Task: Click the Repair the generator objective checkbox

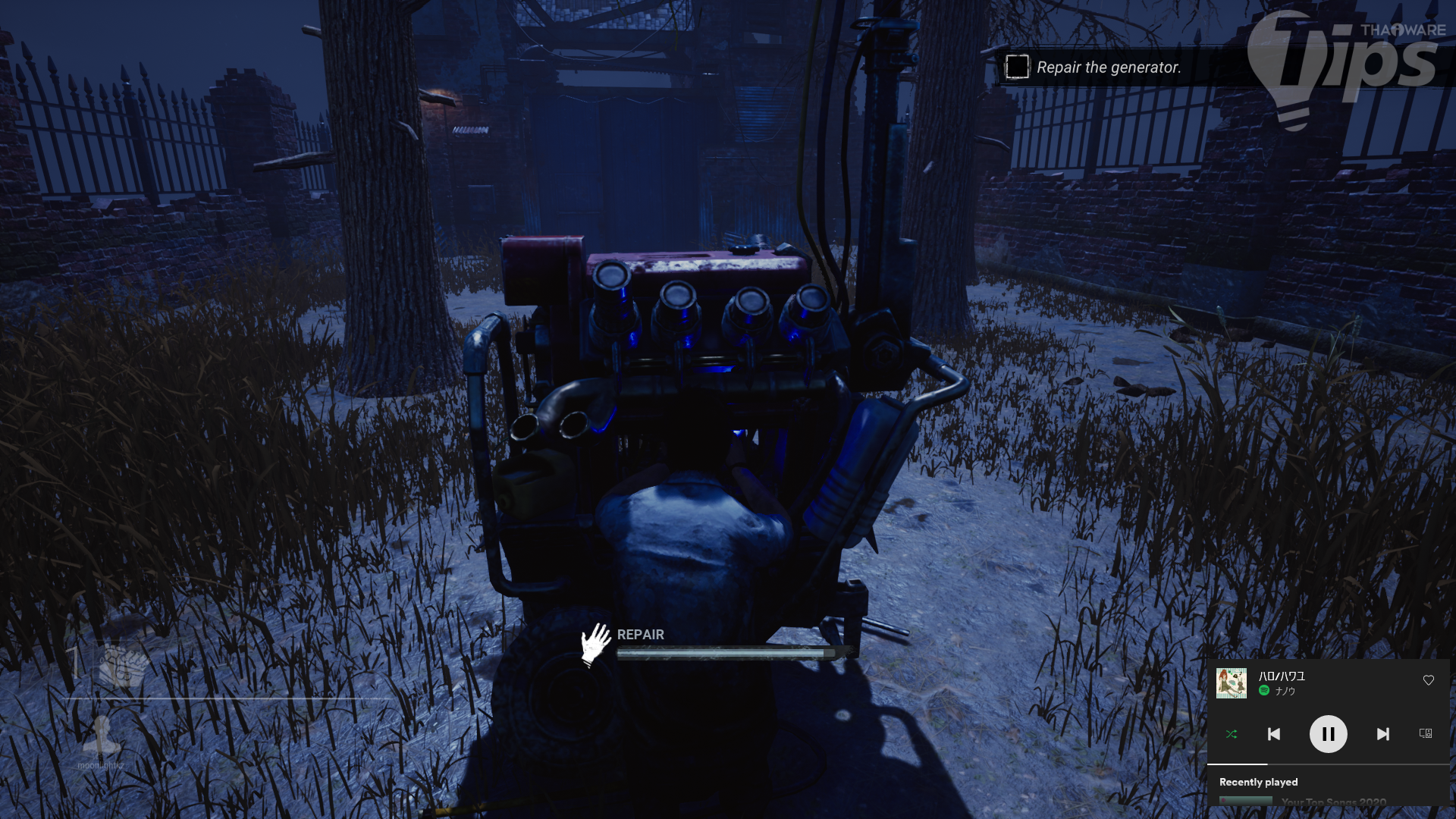Action: pos(1017,67)
